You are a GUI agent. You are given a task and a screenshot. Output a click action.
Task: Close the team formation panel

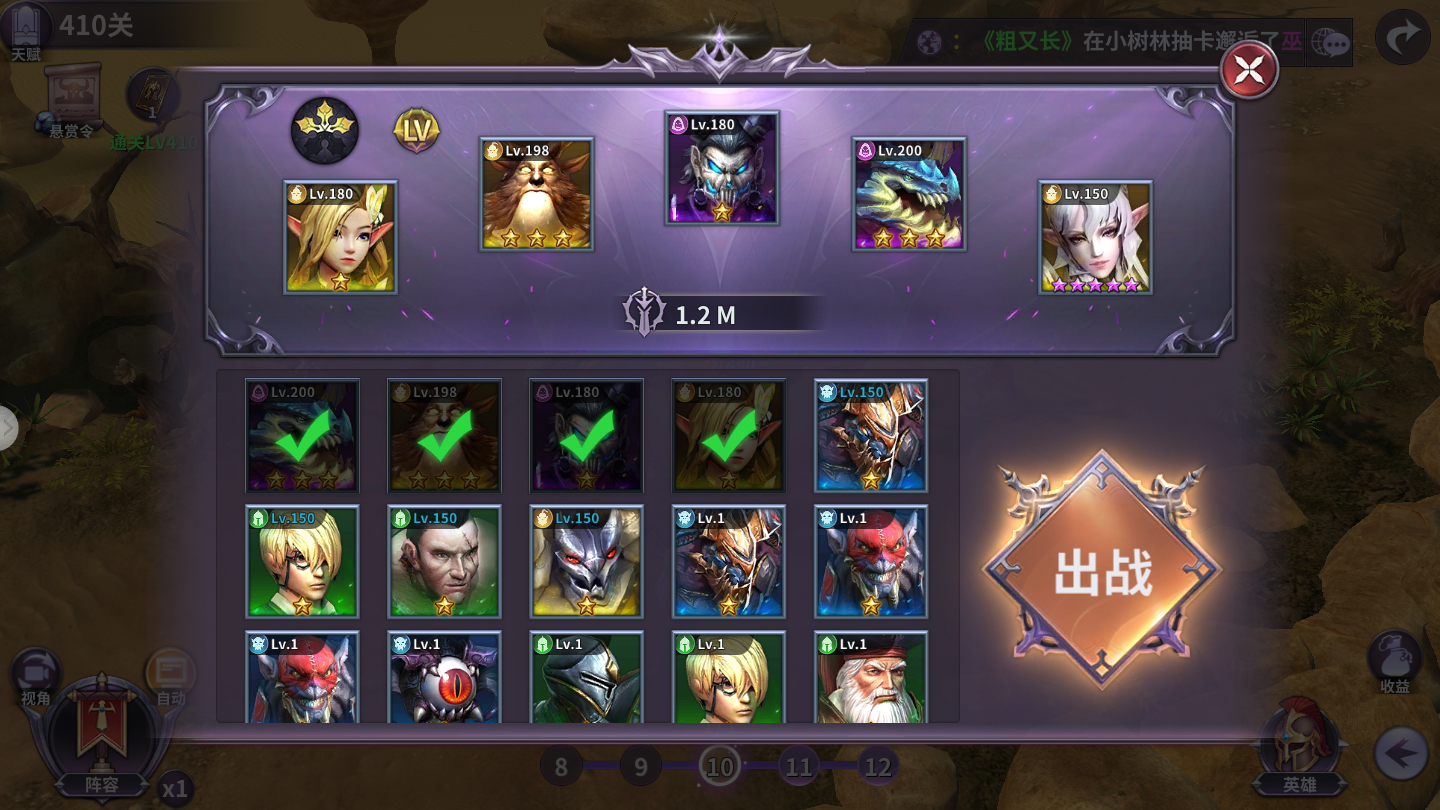(1249, 71)
